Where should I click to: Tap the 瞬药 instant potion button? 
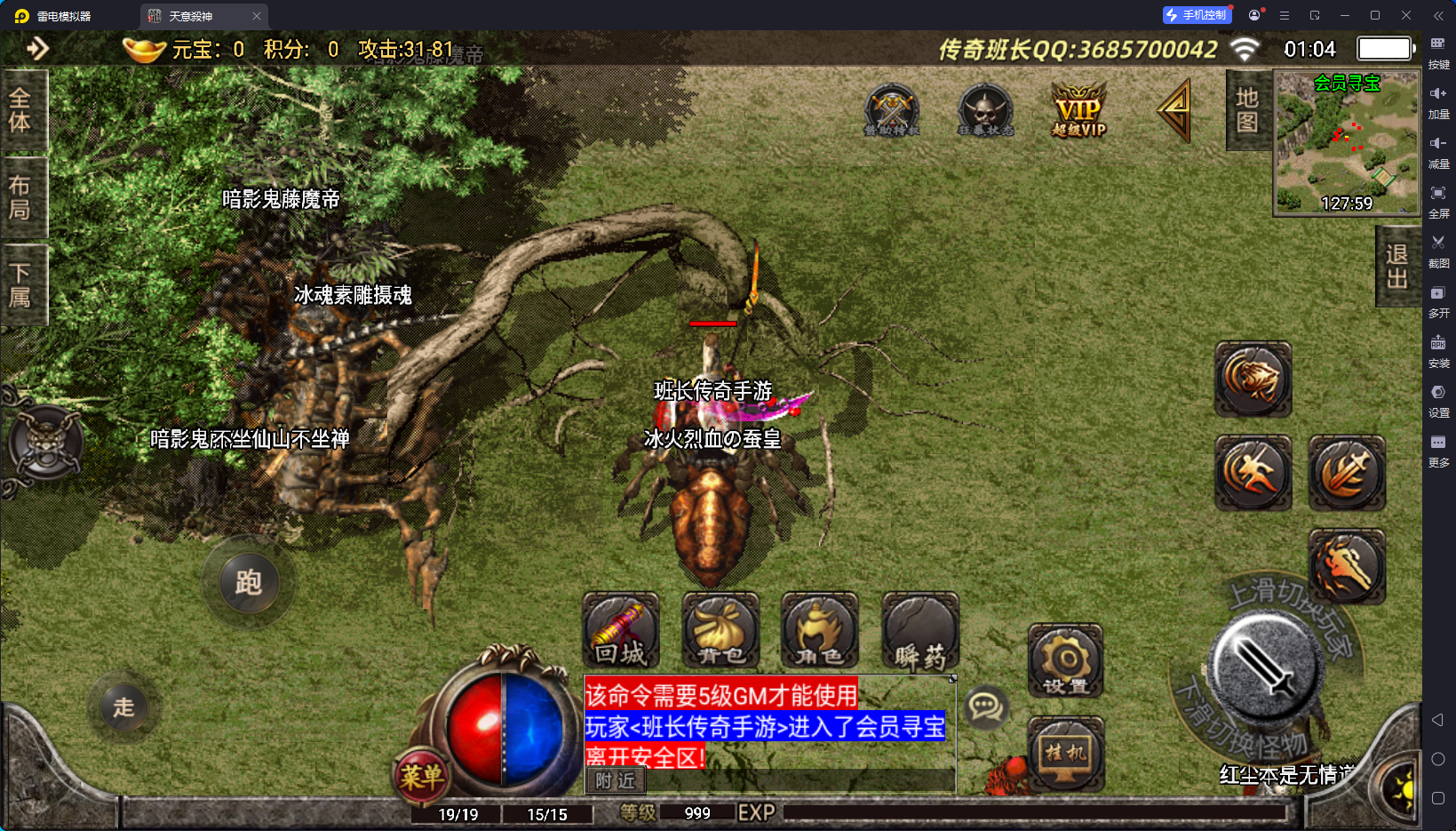(x=920, y=630)
